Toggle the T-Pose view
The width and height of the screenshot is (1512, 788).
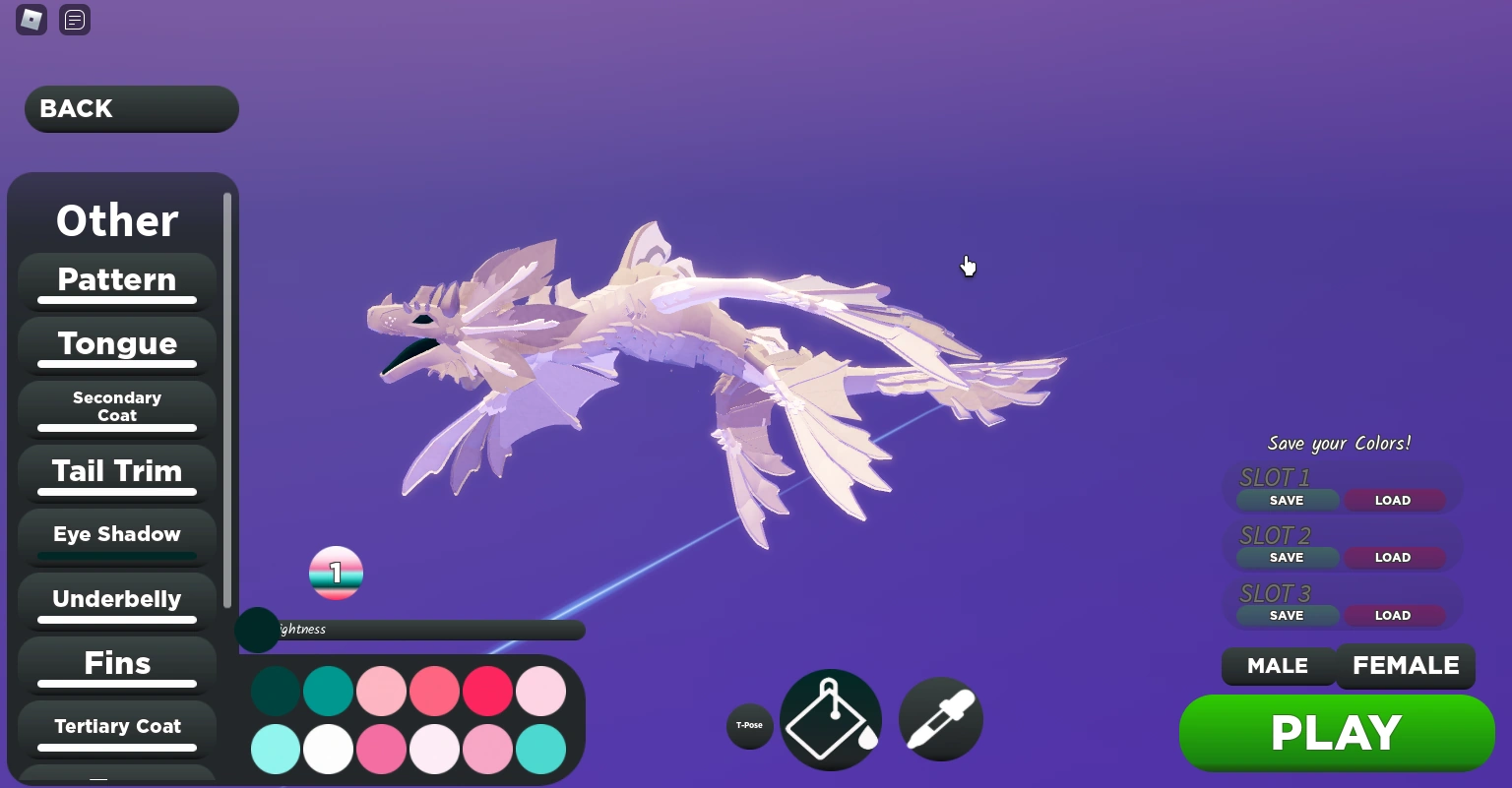pos(750,725)
